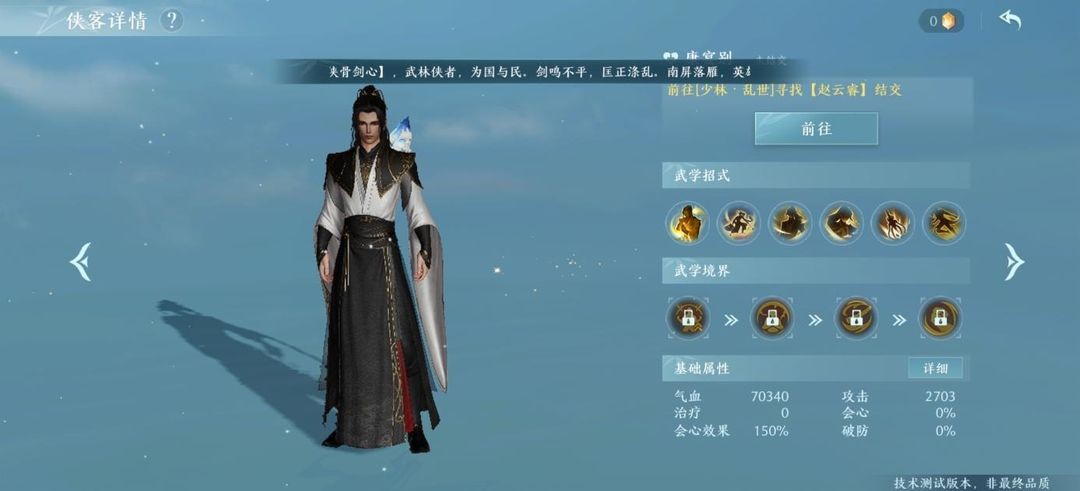Show the previous hero with the left arrow

(80, 262)
